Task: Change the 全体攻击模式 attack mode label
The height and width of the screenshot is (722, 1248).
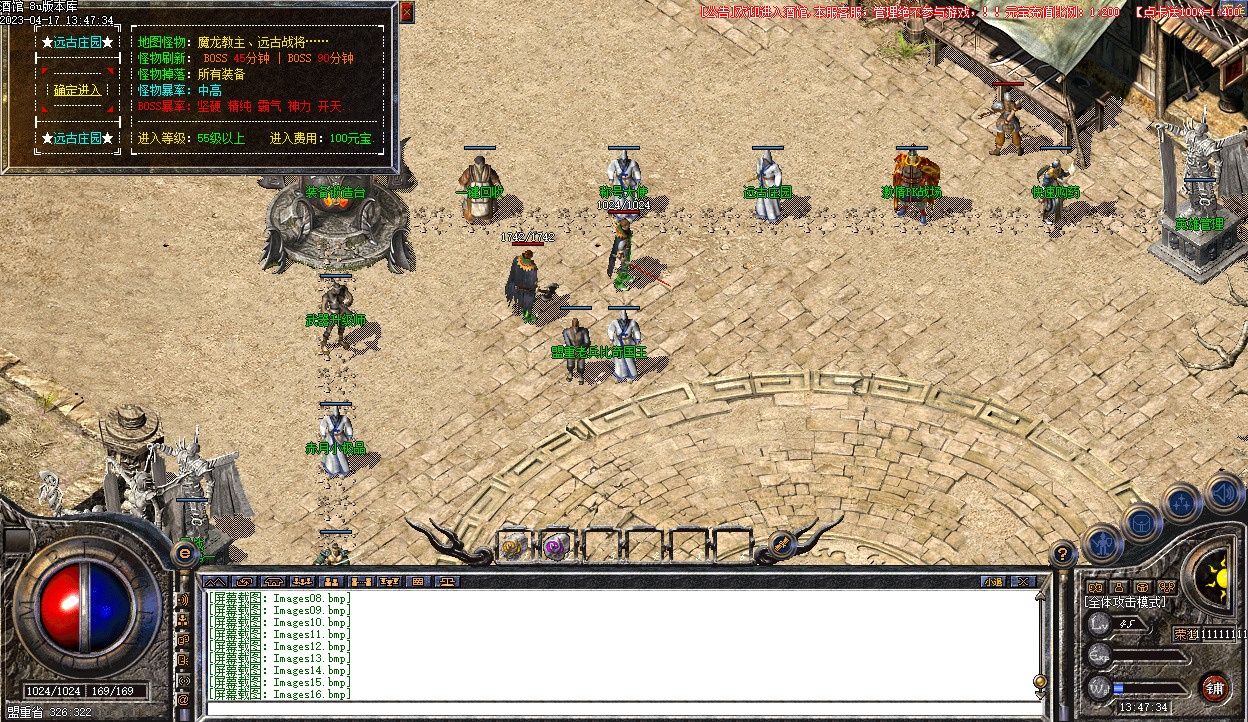Action: pyautogui.click(x=1125, y=602)
